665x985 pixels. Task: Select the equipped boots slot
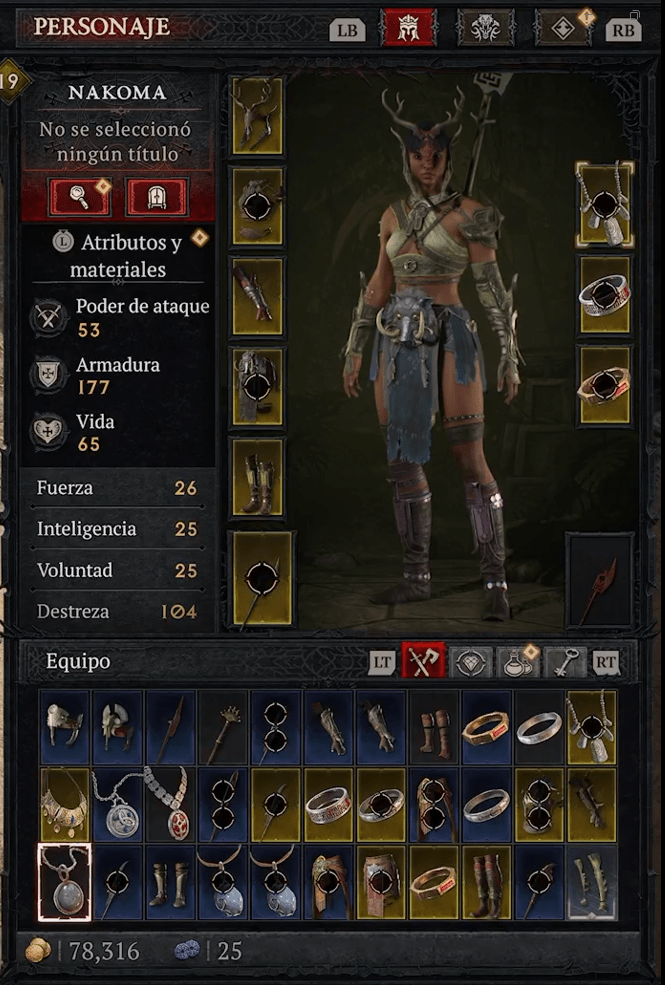coord(257,476)
